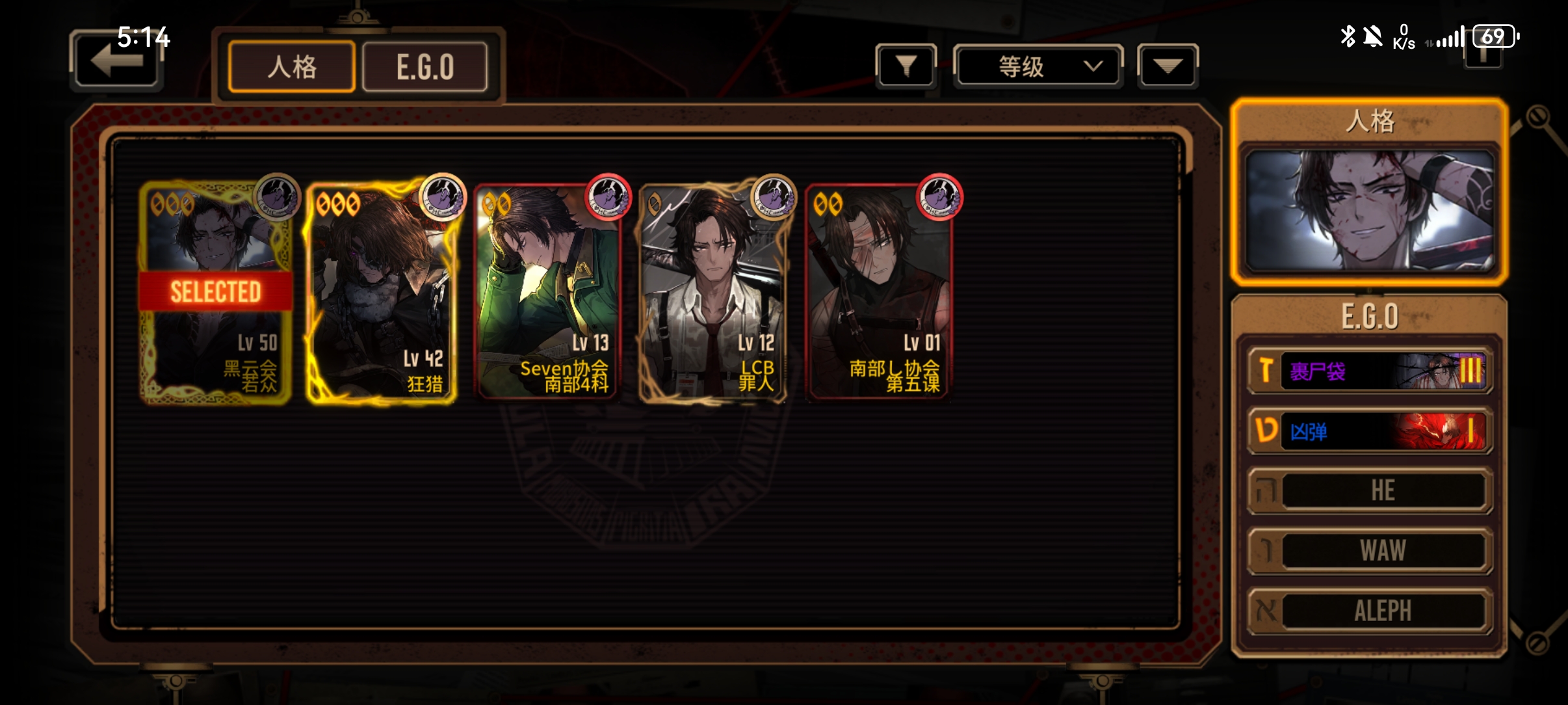Open the selected 人格 portrait panel
Viewport: 1568px width, 705px height.
tap(1369, 209)
